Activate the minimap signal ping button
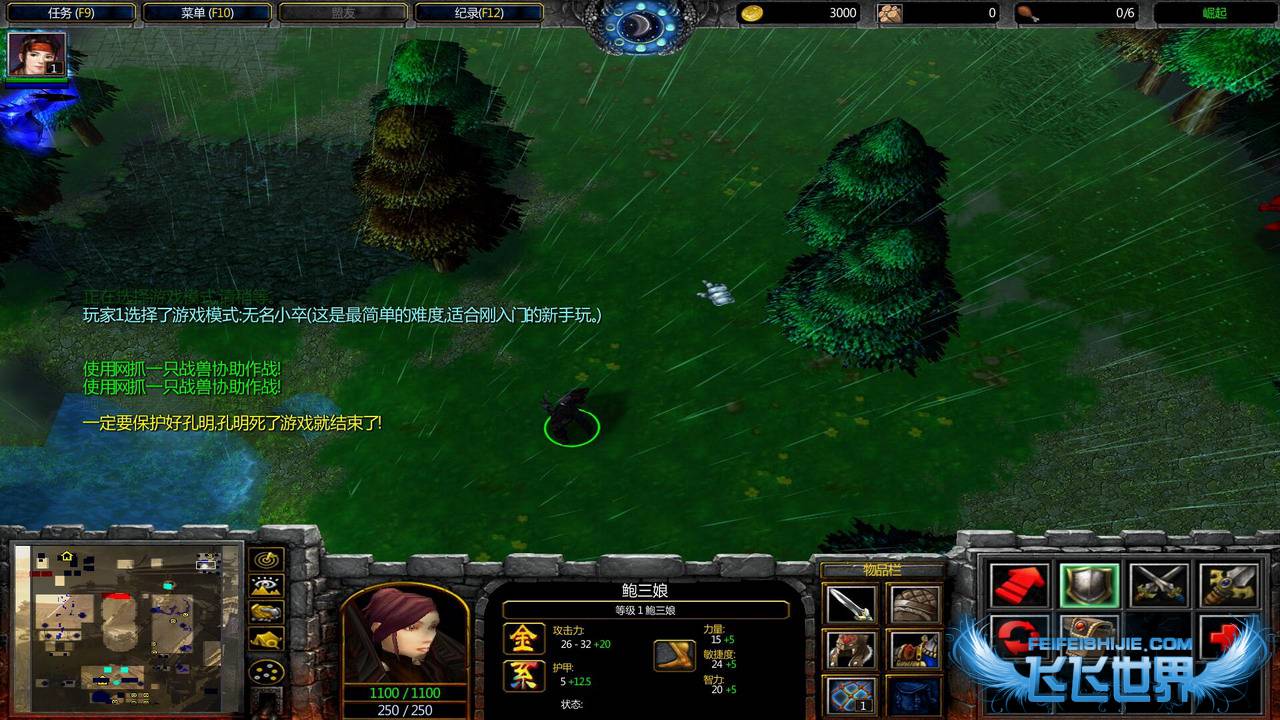This screenshot has width=1280, height=720. [267, 560]
